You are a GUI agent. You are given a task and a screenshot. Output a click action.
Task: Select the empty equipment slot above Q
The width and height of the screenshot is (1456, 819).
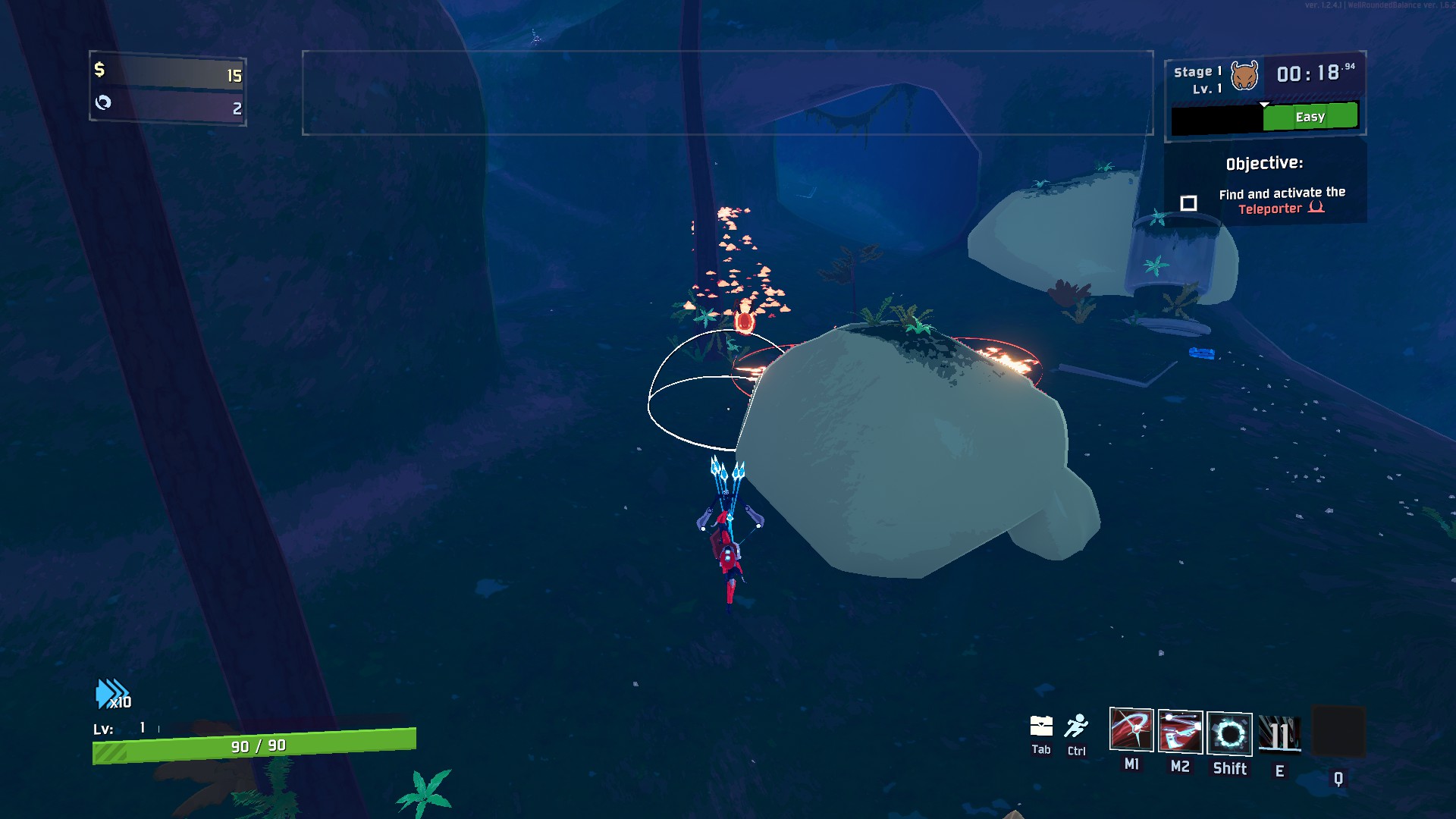coord(1338,731)
